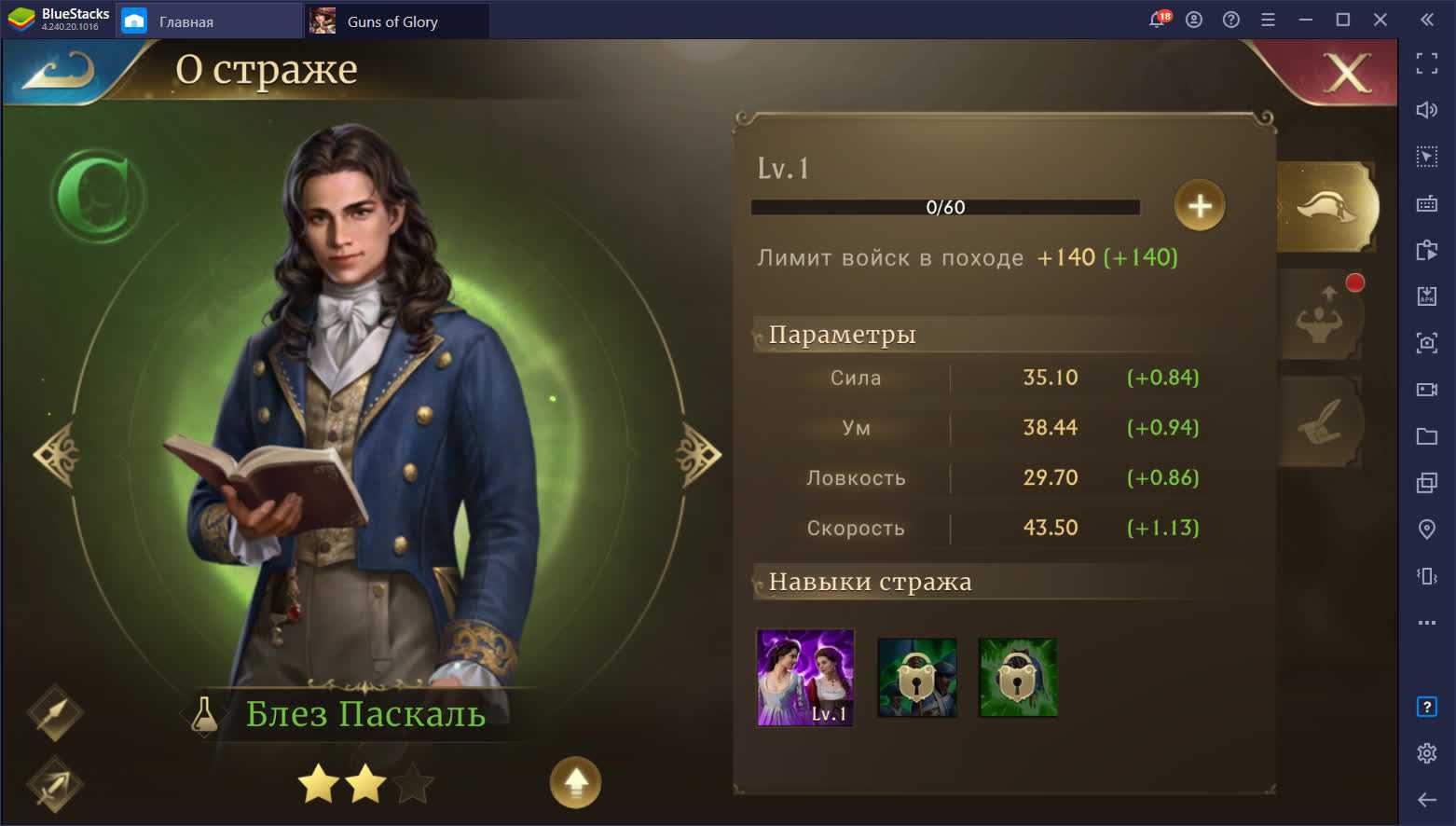Viewport: 1456px width, 826px height.
Task: Open the feather quill tab
Action: pyautogui.click(x=1319, y=422)
